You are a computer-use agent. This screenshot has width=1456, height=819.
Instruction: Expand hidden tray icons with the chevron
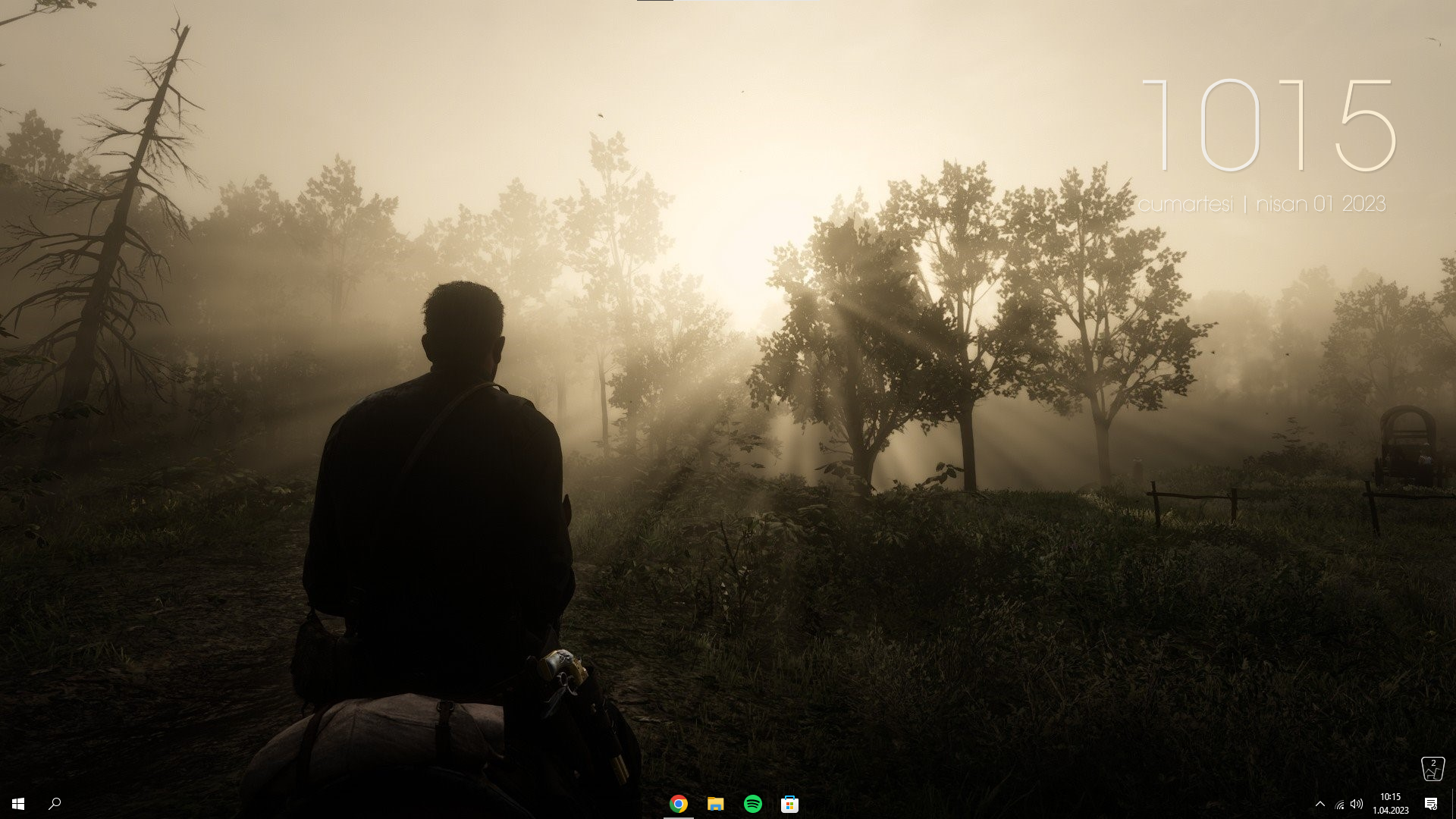1321,805
